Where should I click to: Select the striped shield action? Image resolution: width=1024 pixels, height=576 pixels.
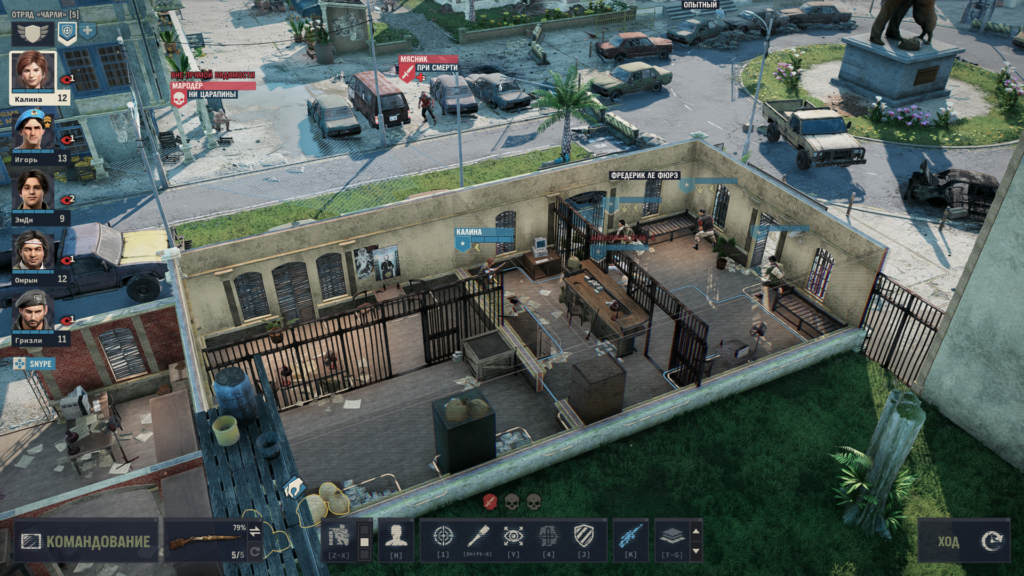point(584,536)
